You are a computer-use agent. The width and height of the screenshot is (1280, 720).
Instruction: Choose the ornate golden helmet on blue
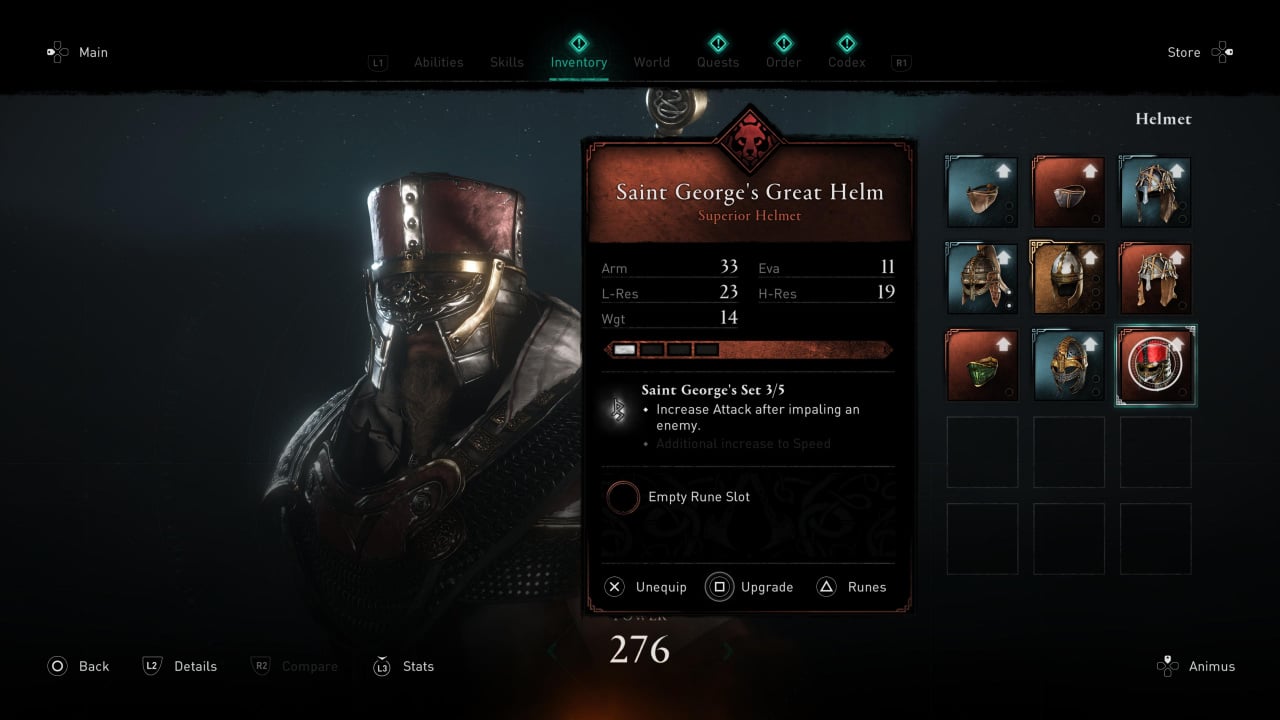tap(1068, 365)
